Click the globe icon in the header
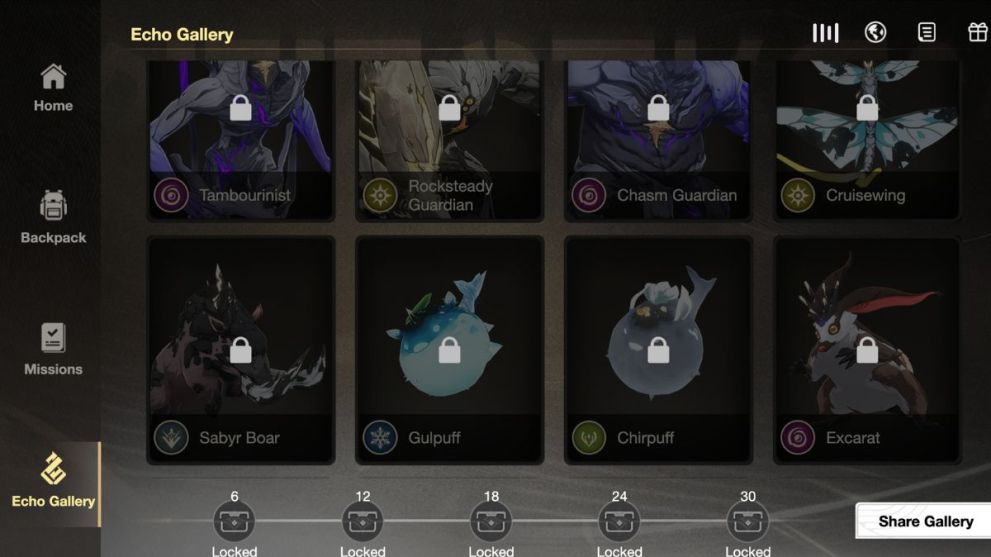 click(x=875, y=33)
